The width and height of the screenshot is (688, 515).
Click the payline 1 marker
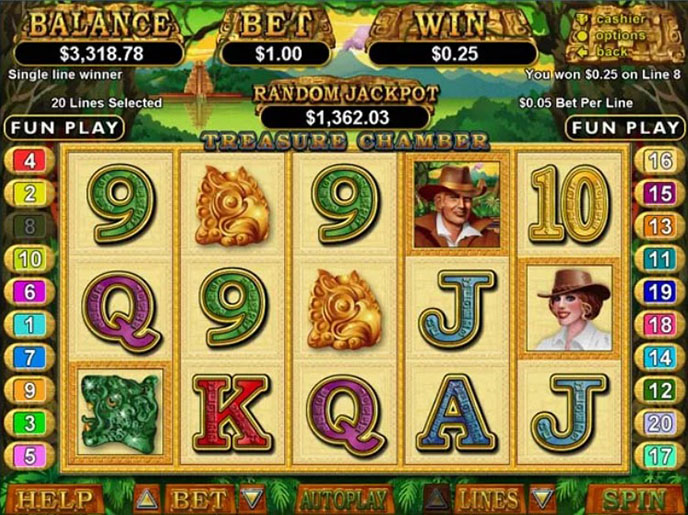[x=29, y=325]
